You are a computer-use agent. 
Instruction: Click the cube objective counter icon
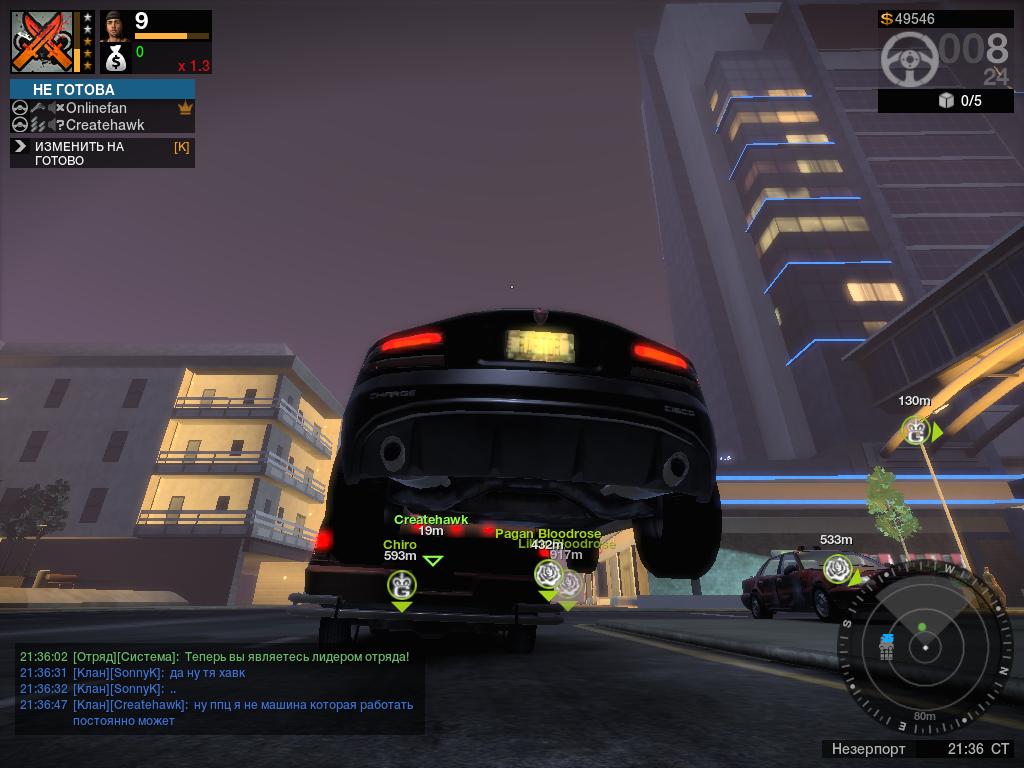pos(946,100)
